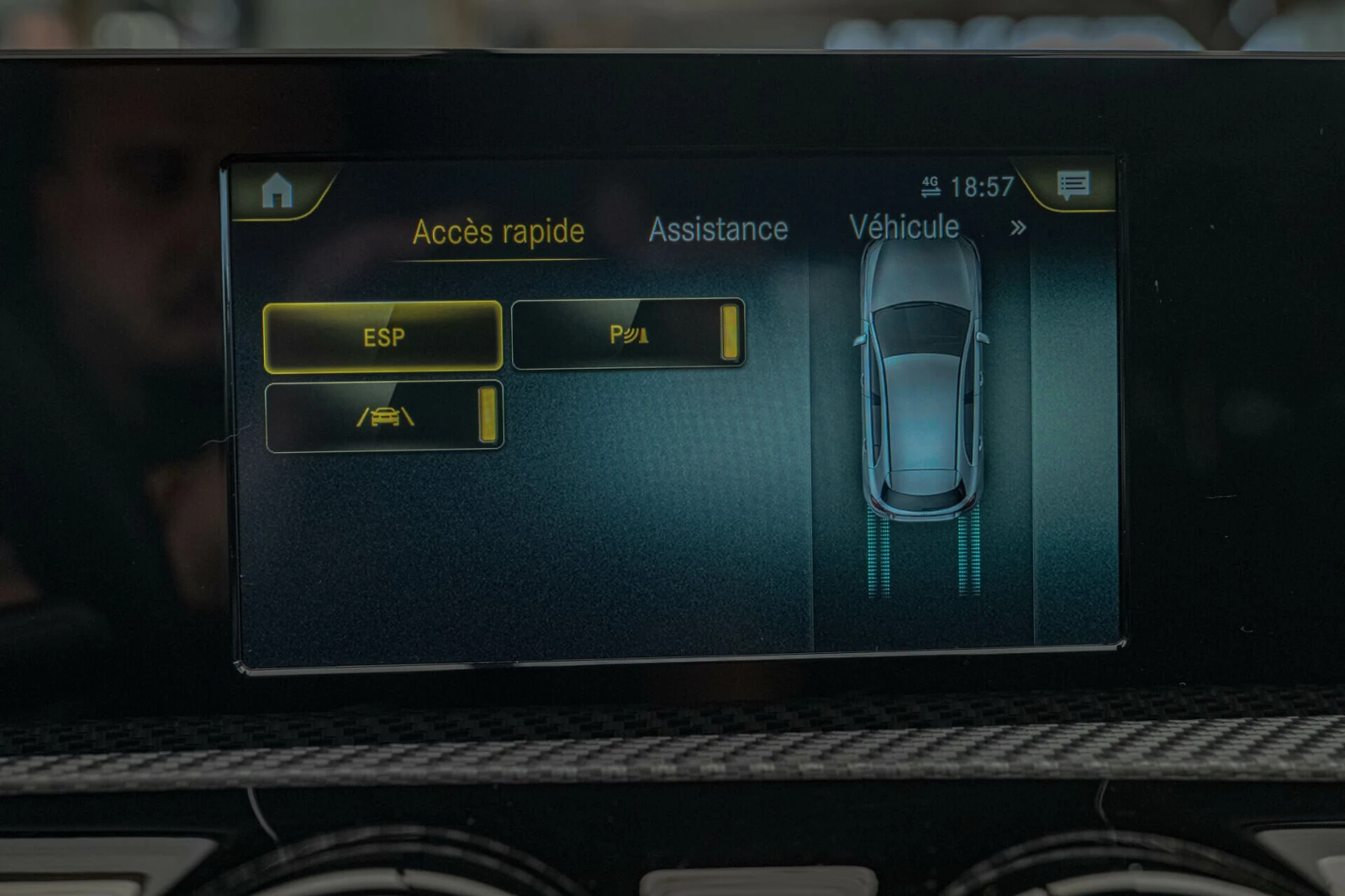The width and height of the screenshot is (1345, 896).
Task: Open the messages notification icon
Action: tap(1073, 184)
